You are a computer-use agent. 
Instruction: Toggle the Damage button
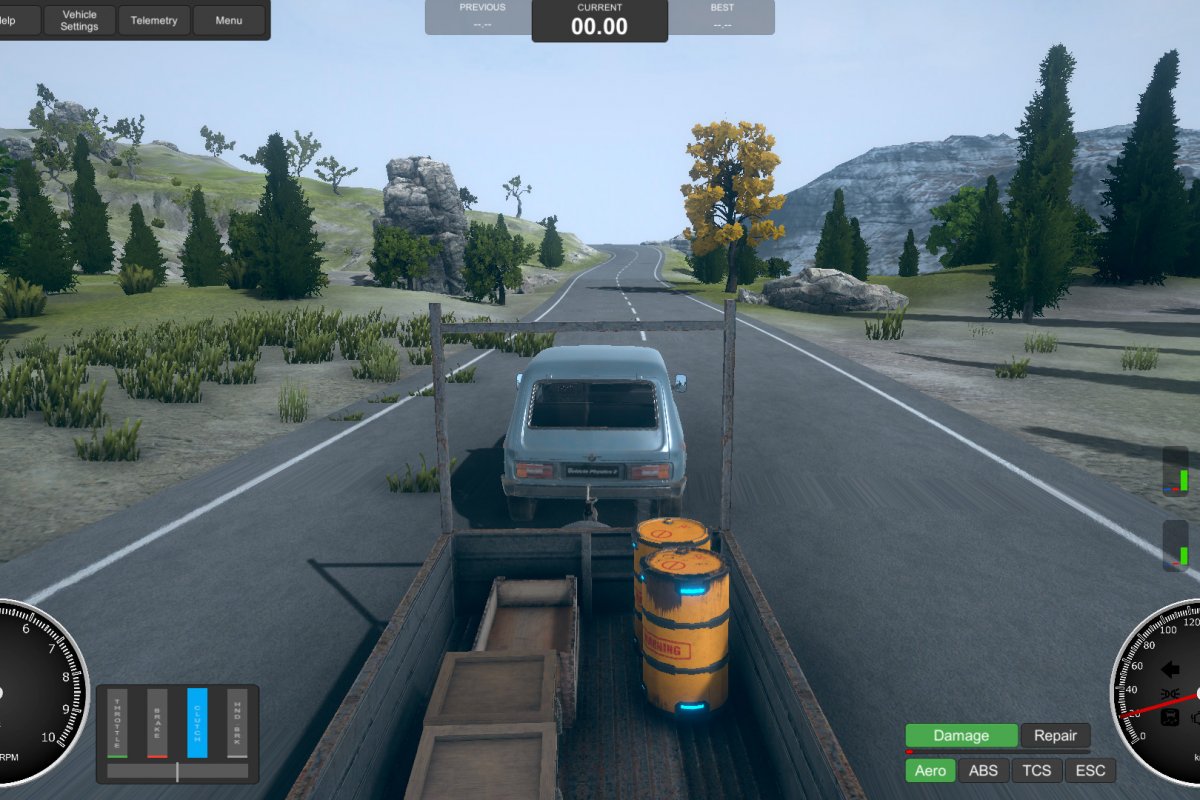(961, 736)
